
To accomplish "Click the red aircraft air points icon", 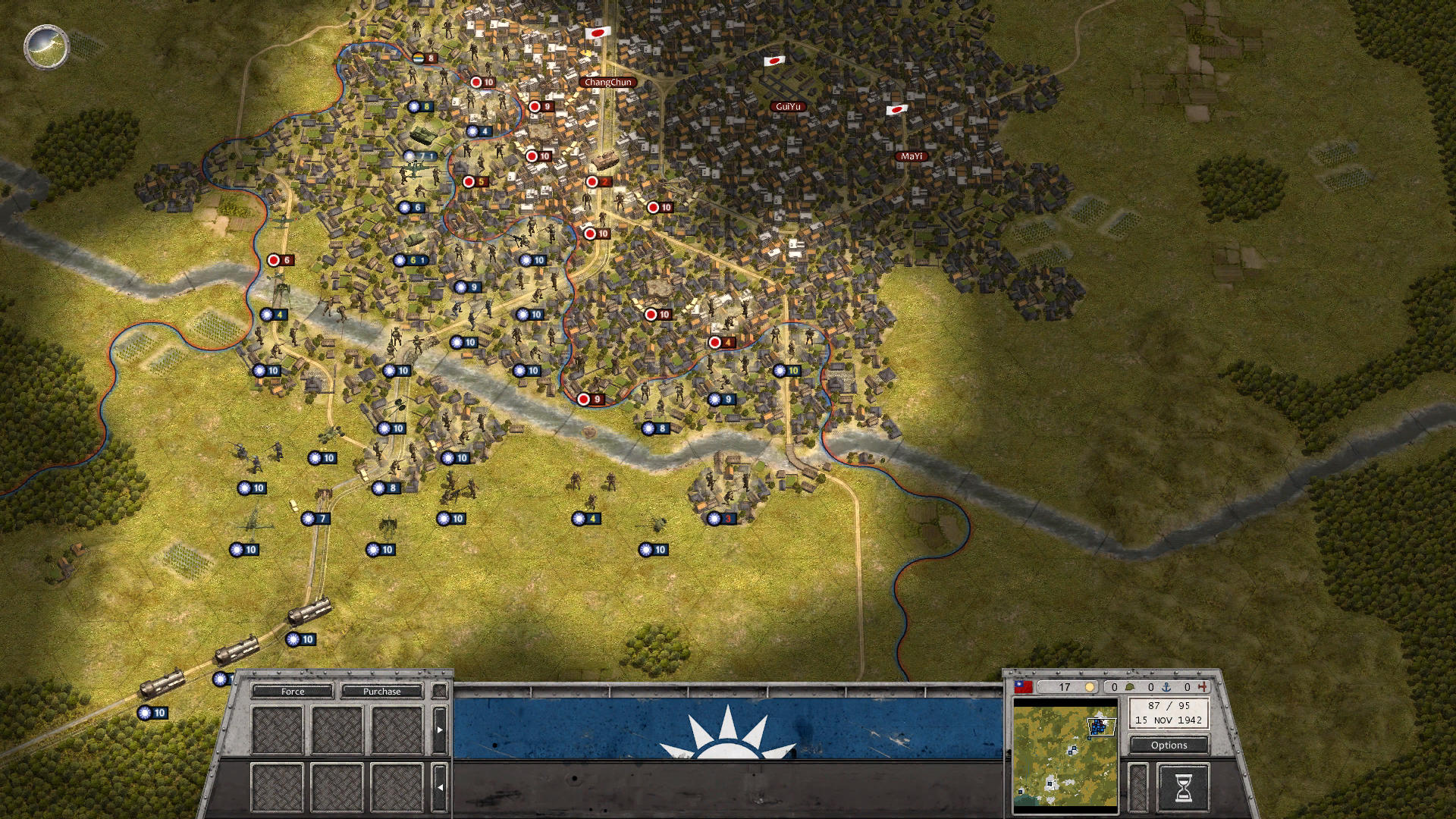I will coord(1203,686).
